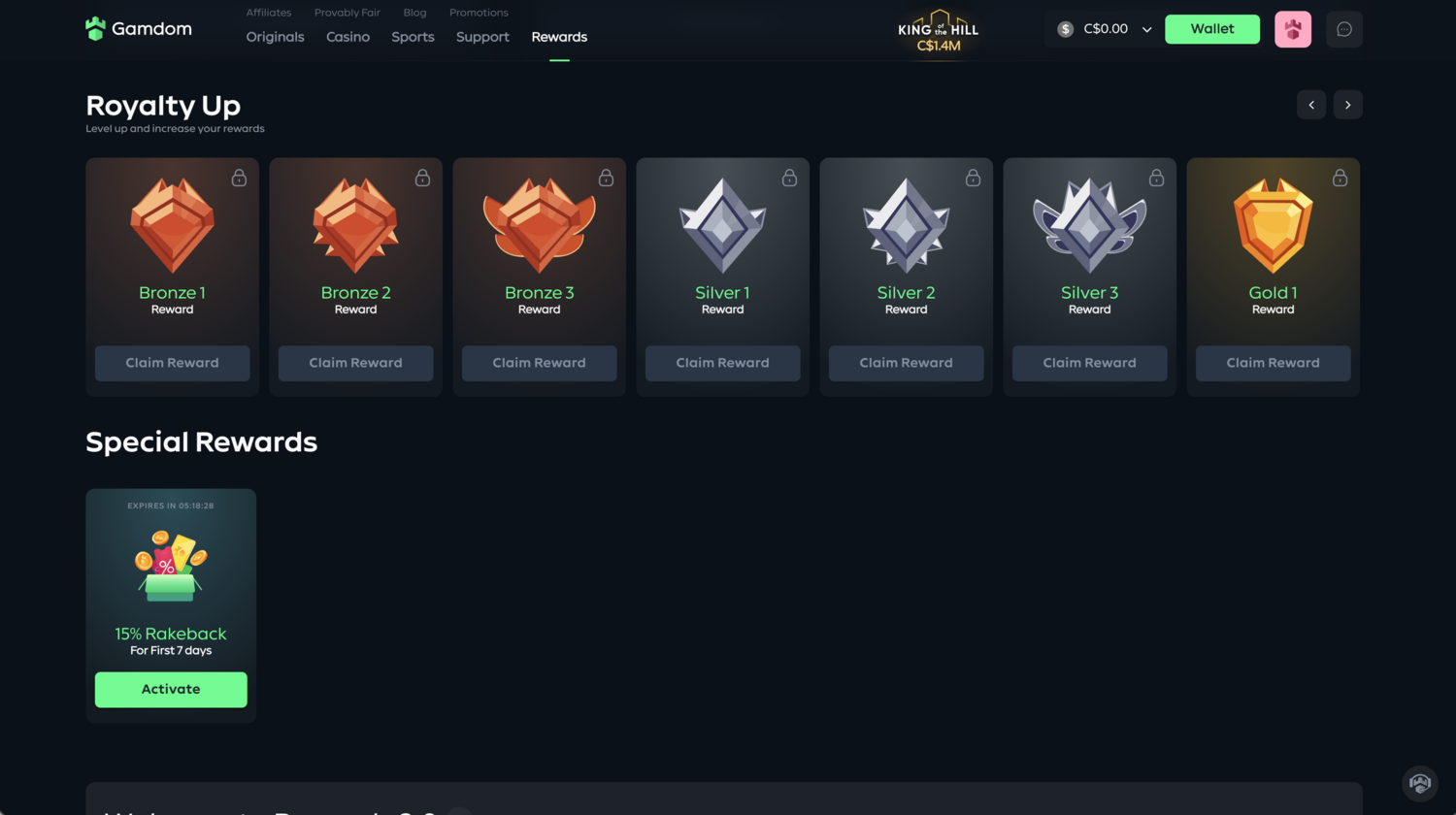Screen dimensions: 1456x815
Task: Click the lock icon on Gold 1 card
Action: 1340,178
